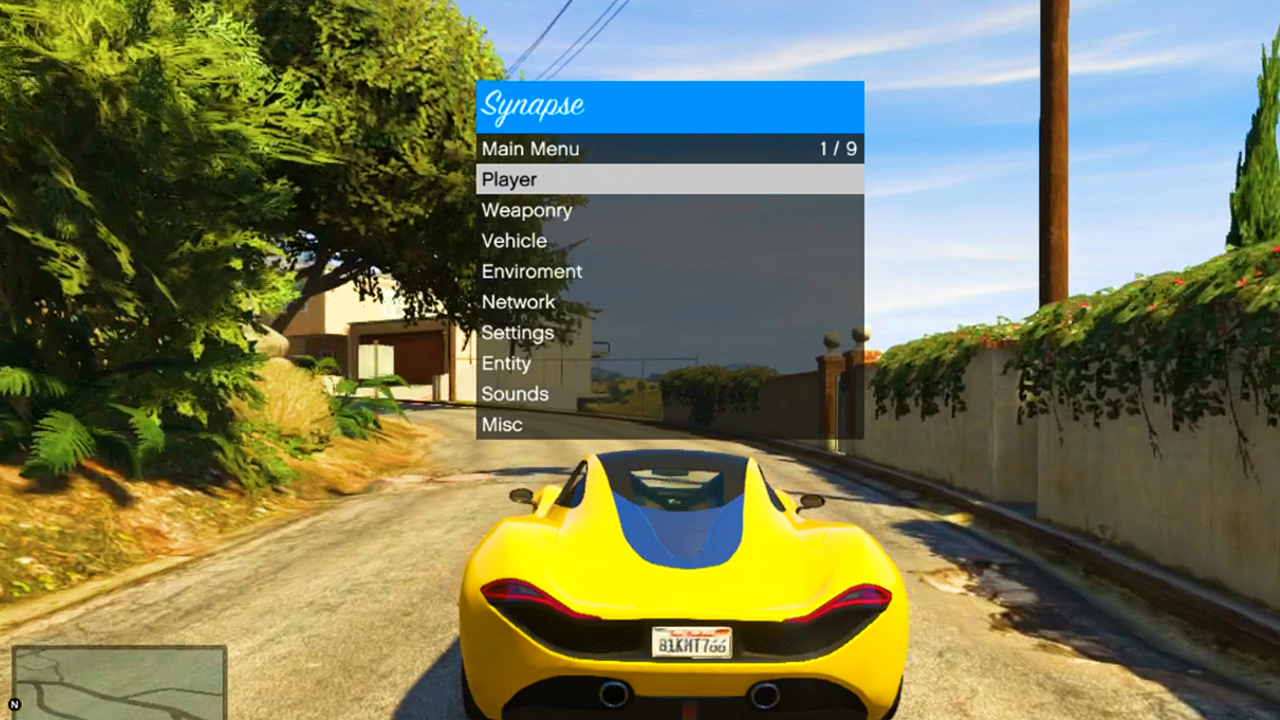Select the Player menu entry

tap(669, 180)
